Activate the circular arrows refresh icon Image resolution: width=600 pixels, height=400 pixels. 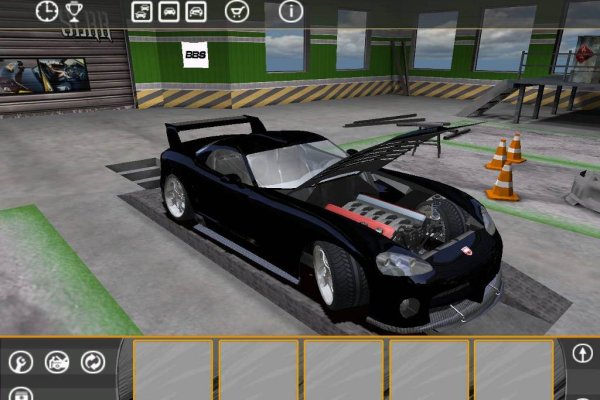tap(93, 362)
